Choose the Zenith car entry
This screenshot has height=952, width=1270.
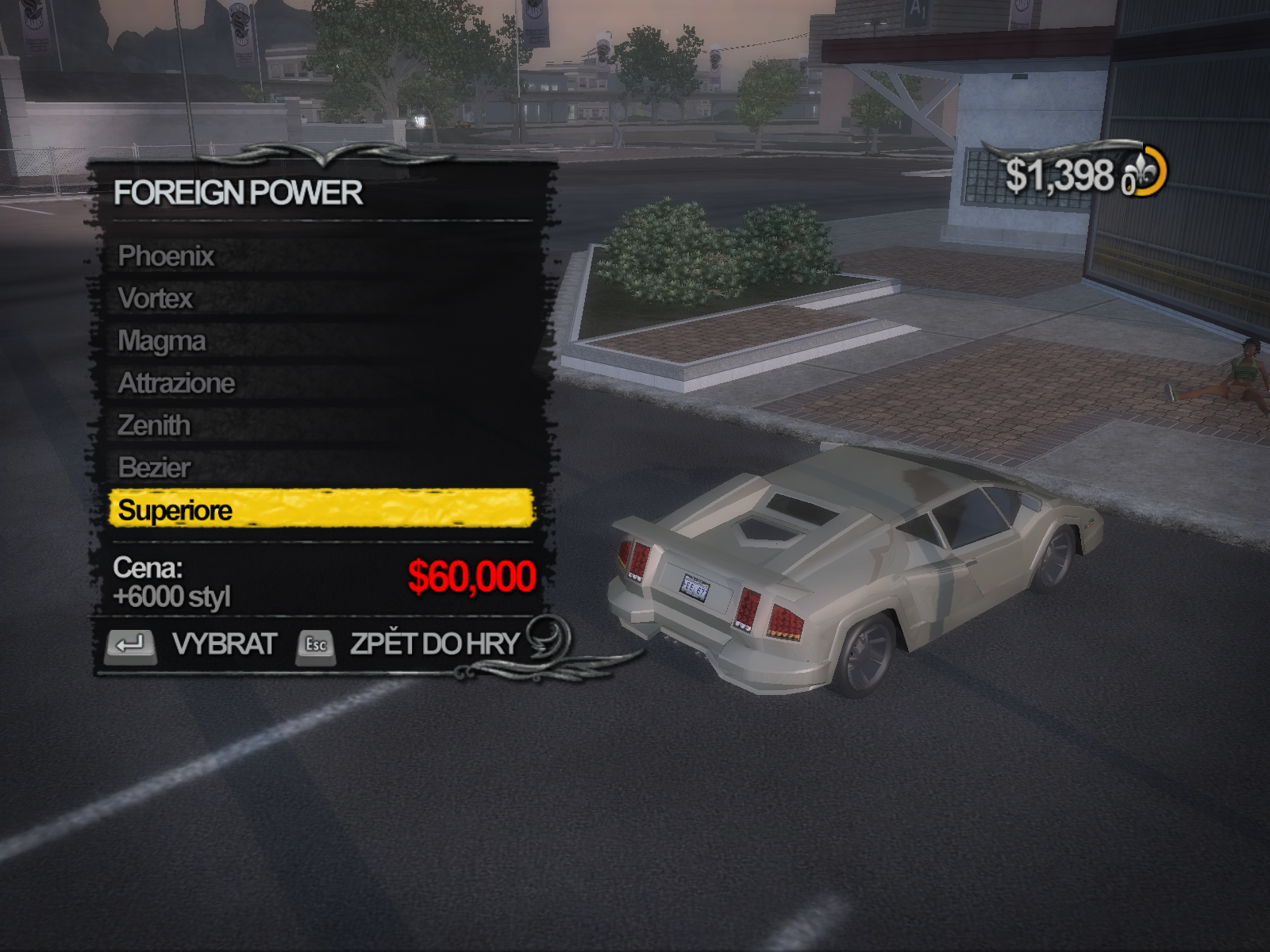point(154,426)
